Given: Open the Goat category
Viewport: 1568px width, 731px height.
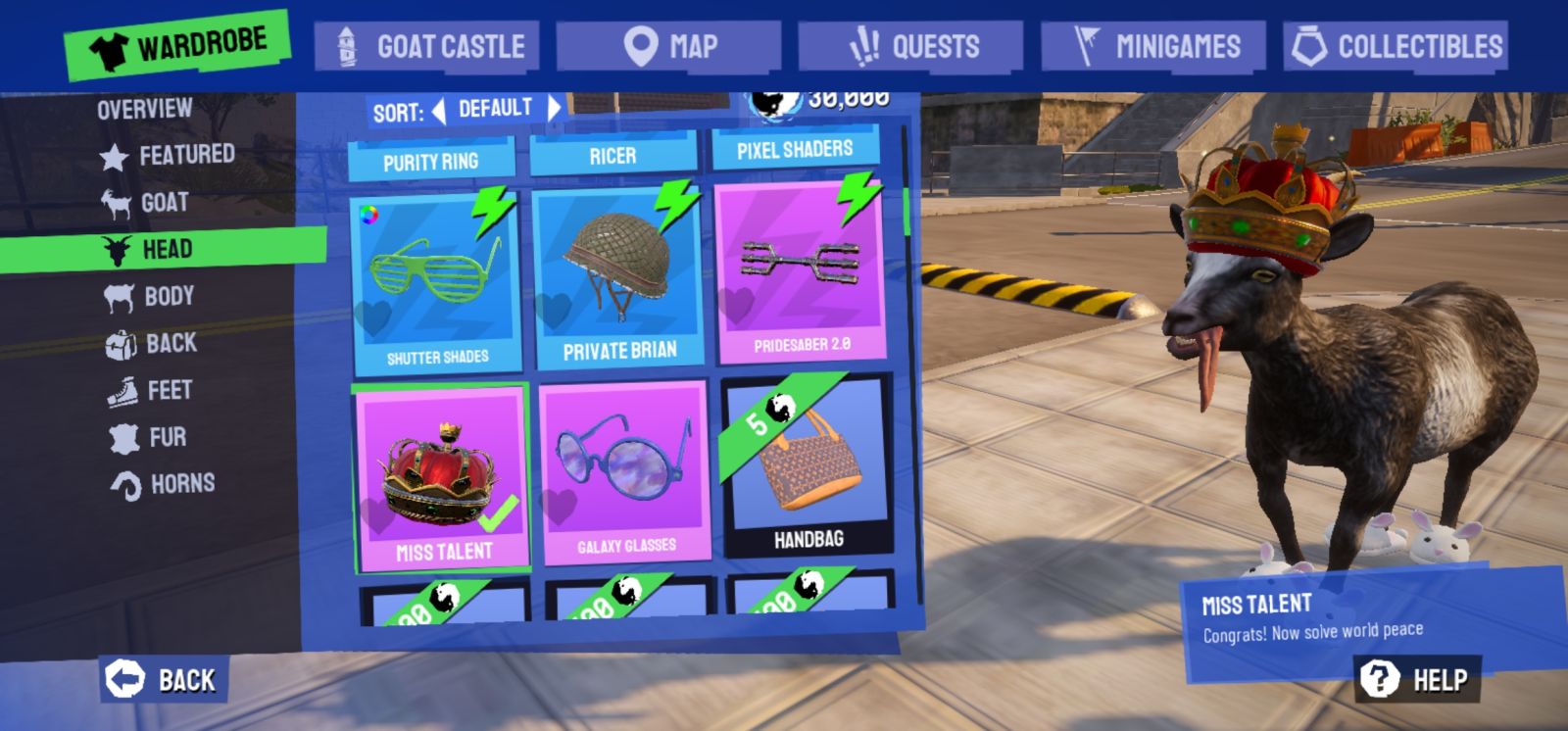Looking at the screenshot, I should 145,203.
